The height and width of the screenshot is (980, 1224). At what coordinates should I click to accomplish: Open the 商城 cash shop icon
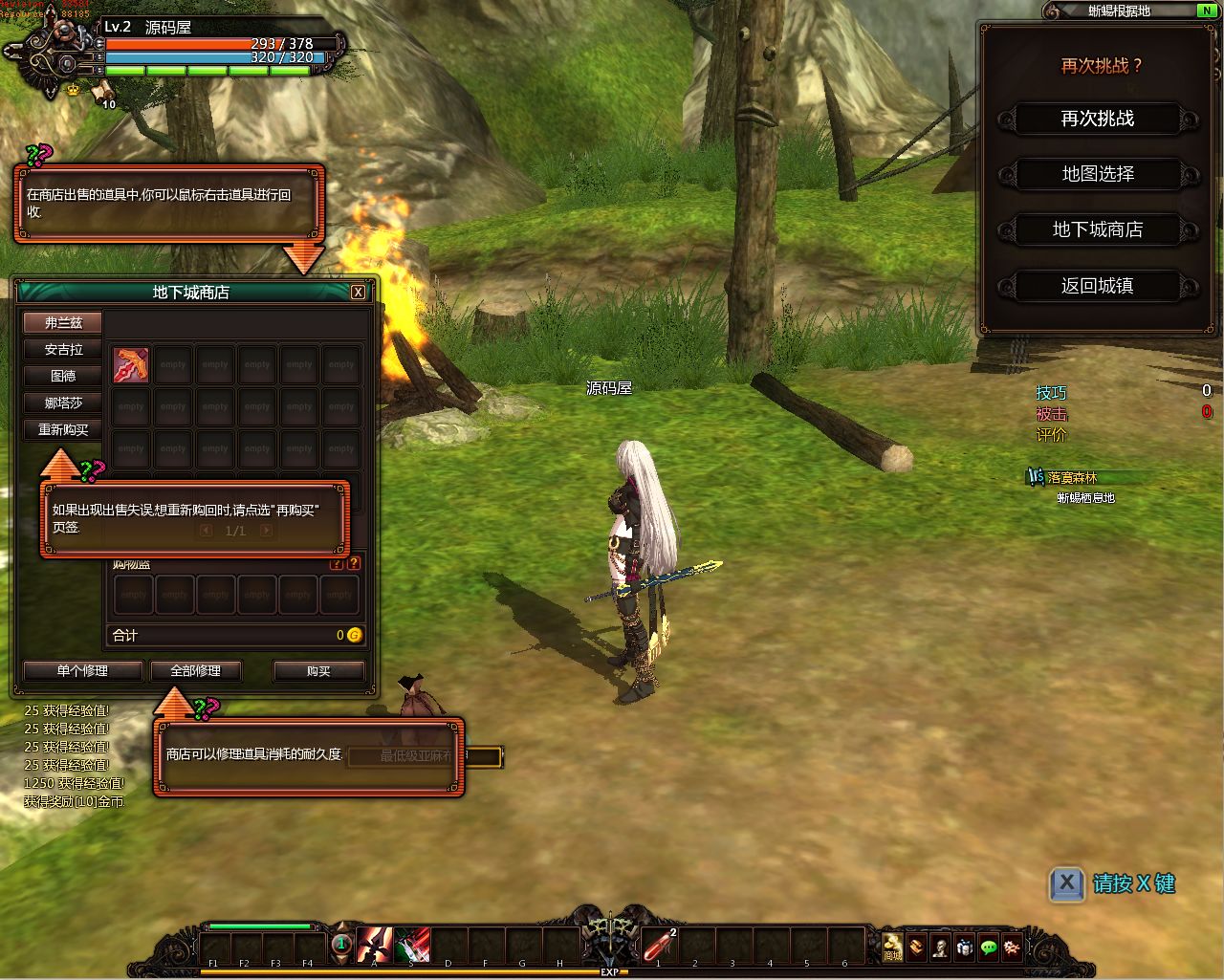tap(892, 947)
